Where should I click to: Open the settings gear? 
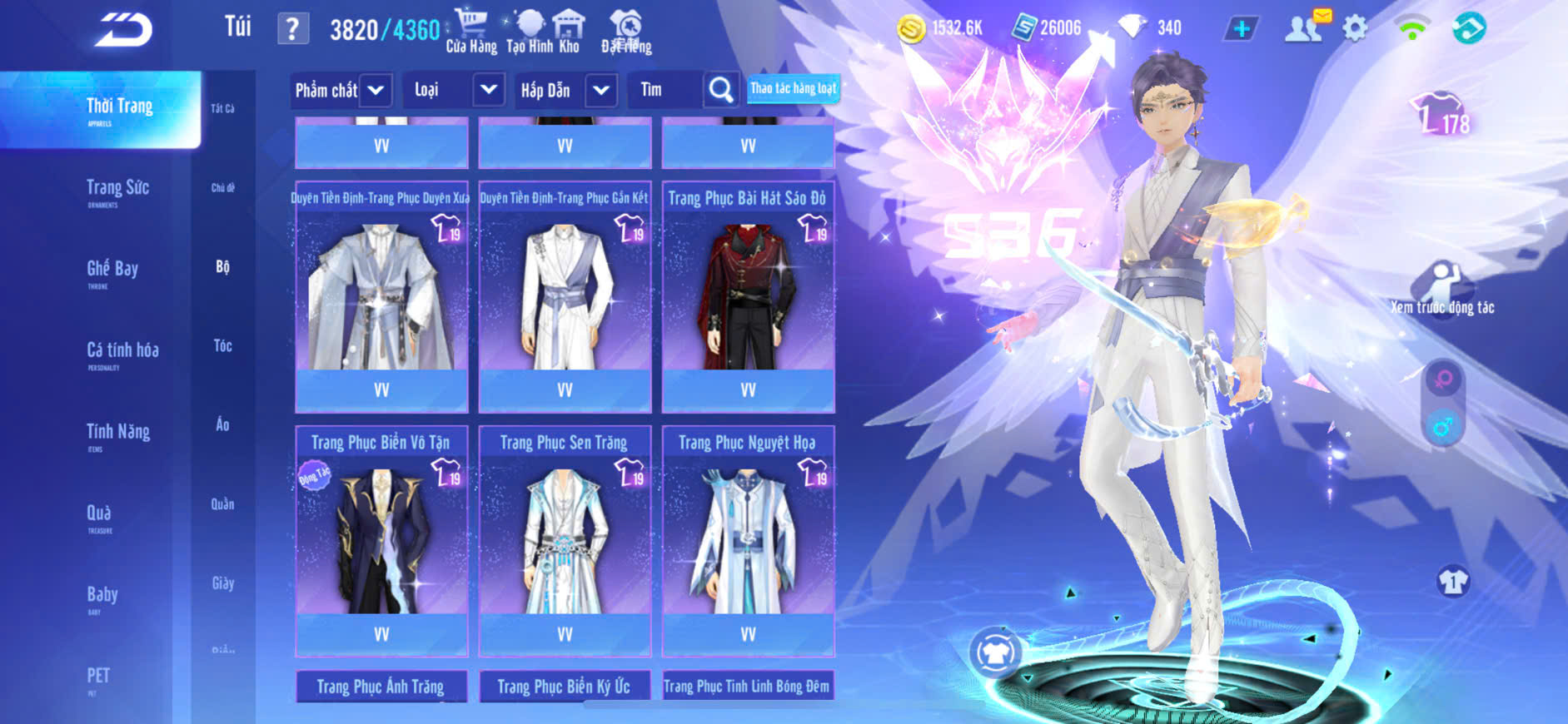coord(1355,28)
